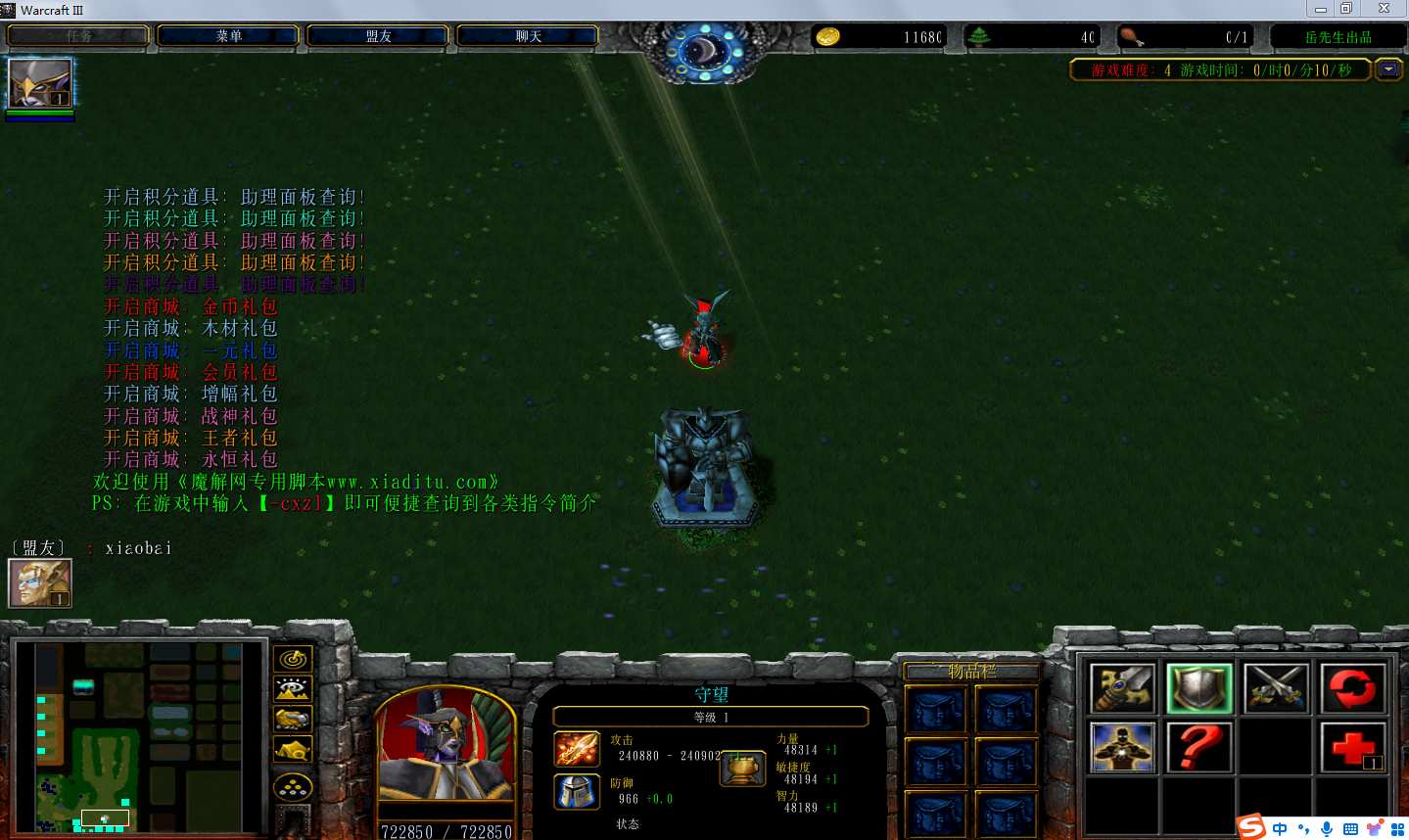Image resolution: width=1409 pixels, height=840 pixels.
Task: Select the highlighted shield hold-position command
Action: point(1199,688)
